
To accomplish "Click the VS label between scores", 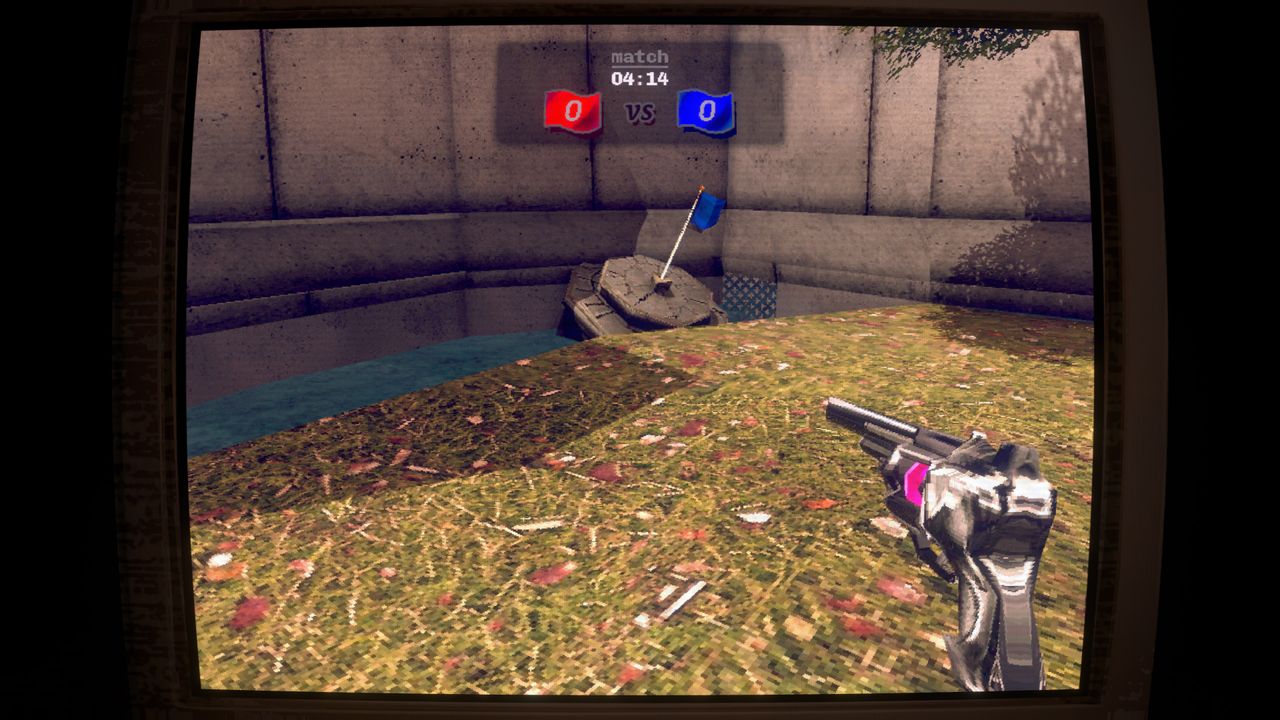I will pyautogui.click(x=638, y=115).
